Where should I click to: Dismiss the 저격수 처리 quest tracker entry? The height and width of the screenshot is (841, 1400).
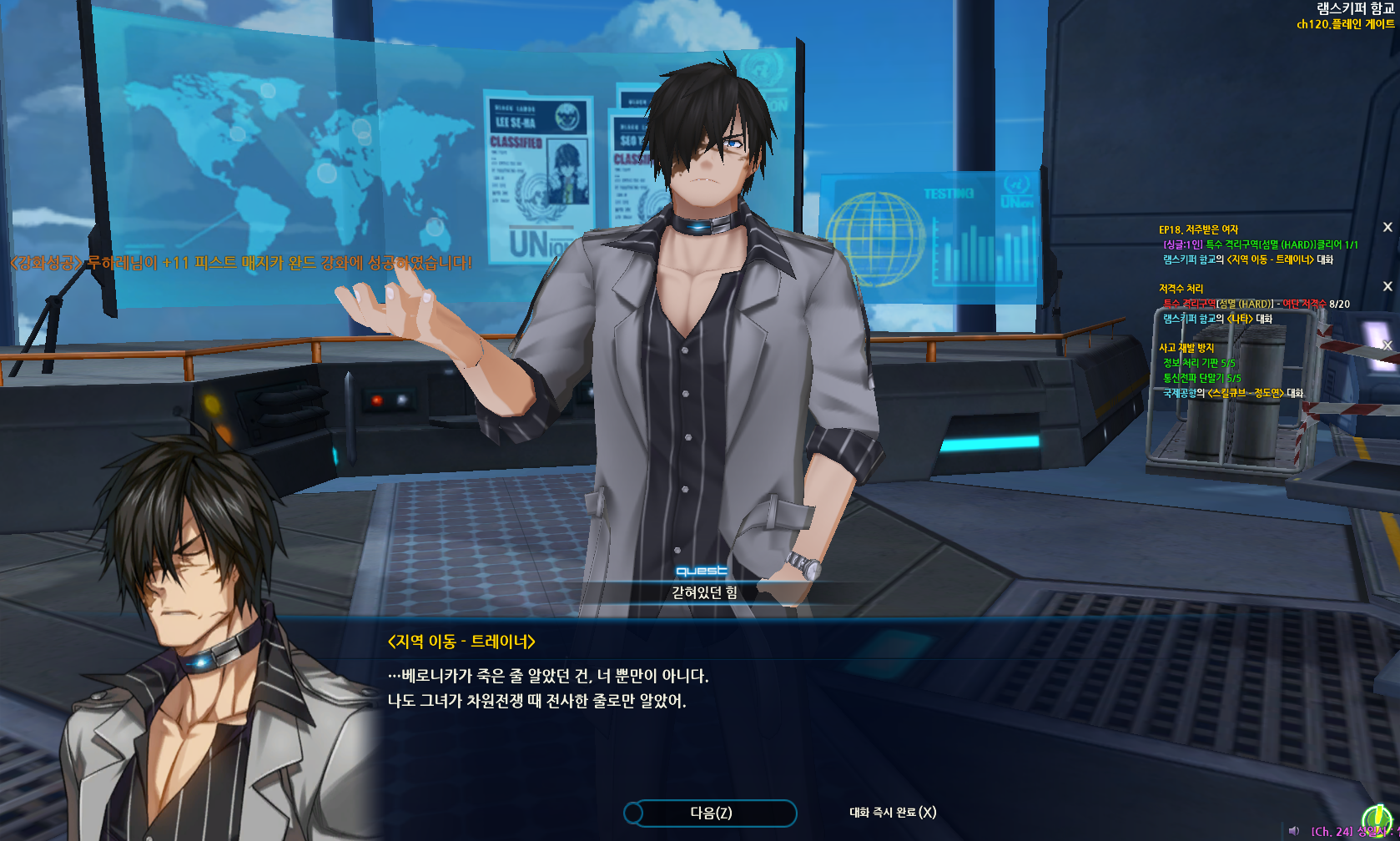1387,286
